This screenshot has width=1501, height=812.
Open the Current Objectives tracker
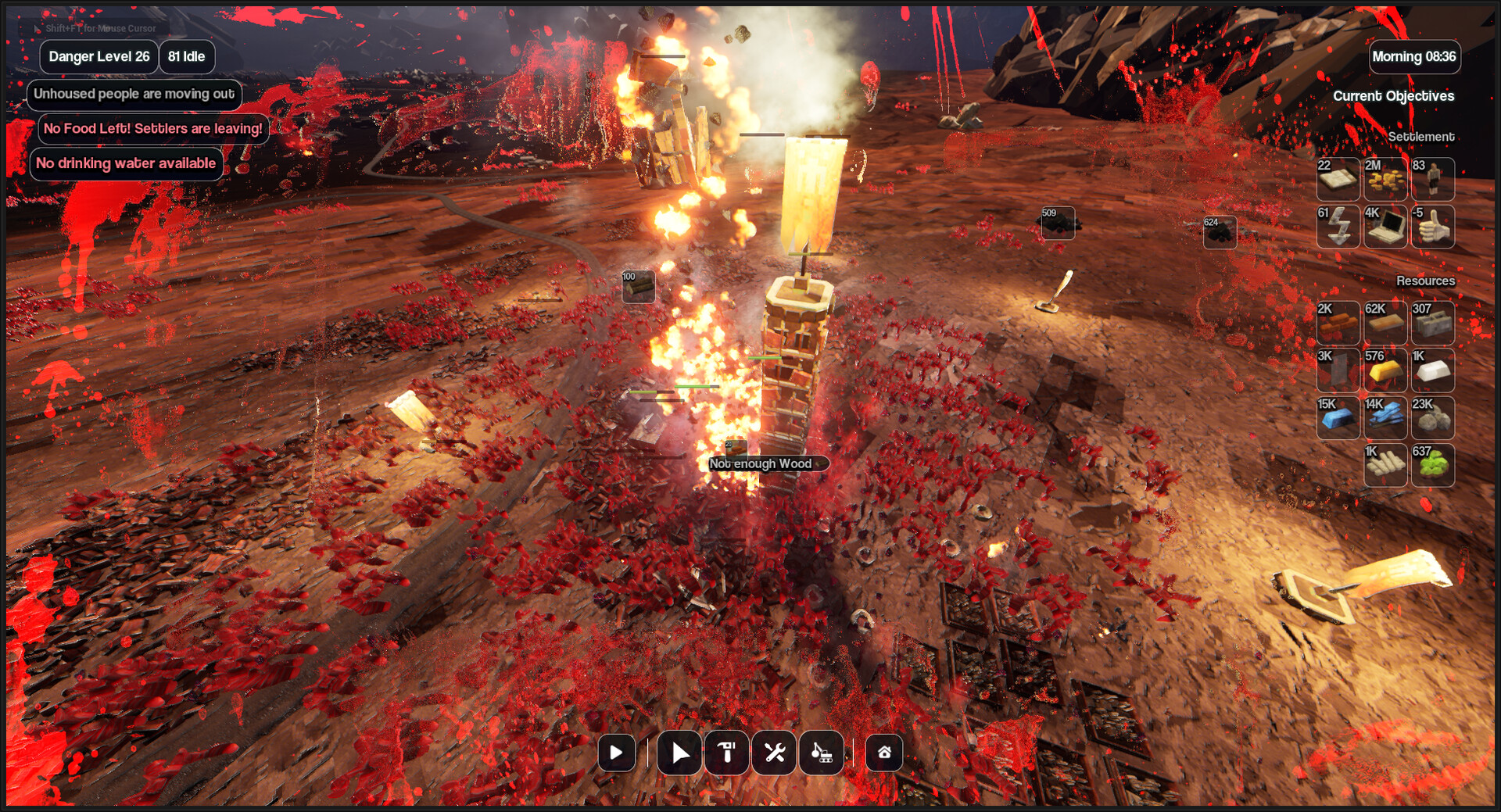coord(1393,96)
